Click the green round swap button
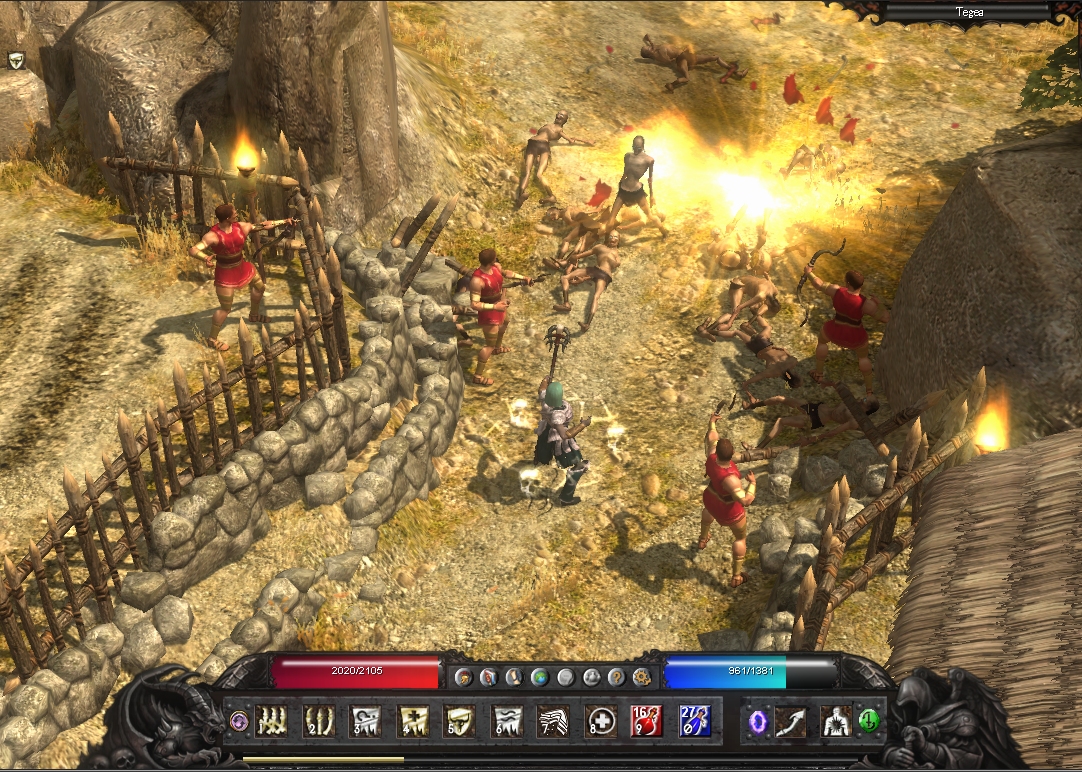1082x772 pixels. pyautogui.click(x=868, y=720)
